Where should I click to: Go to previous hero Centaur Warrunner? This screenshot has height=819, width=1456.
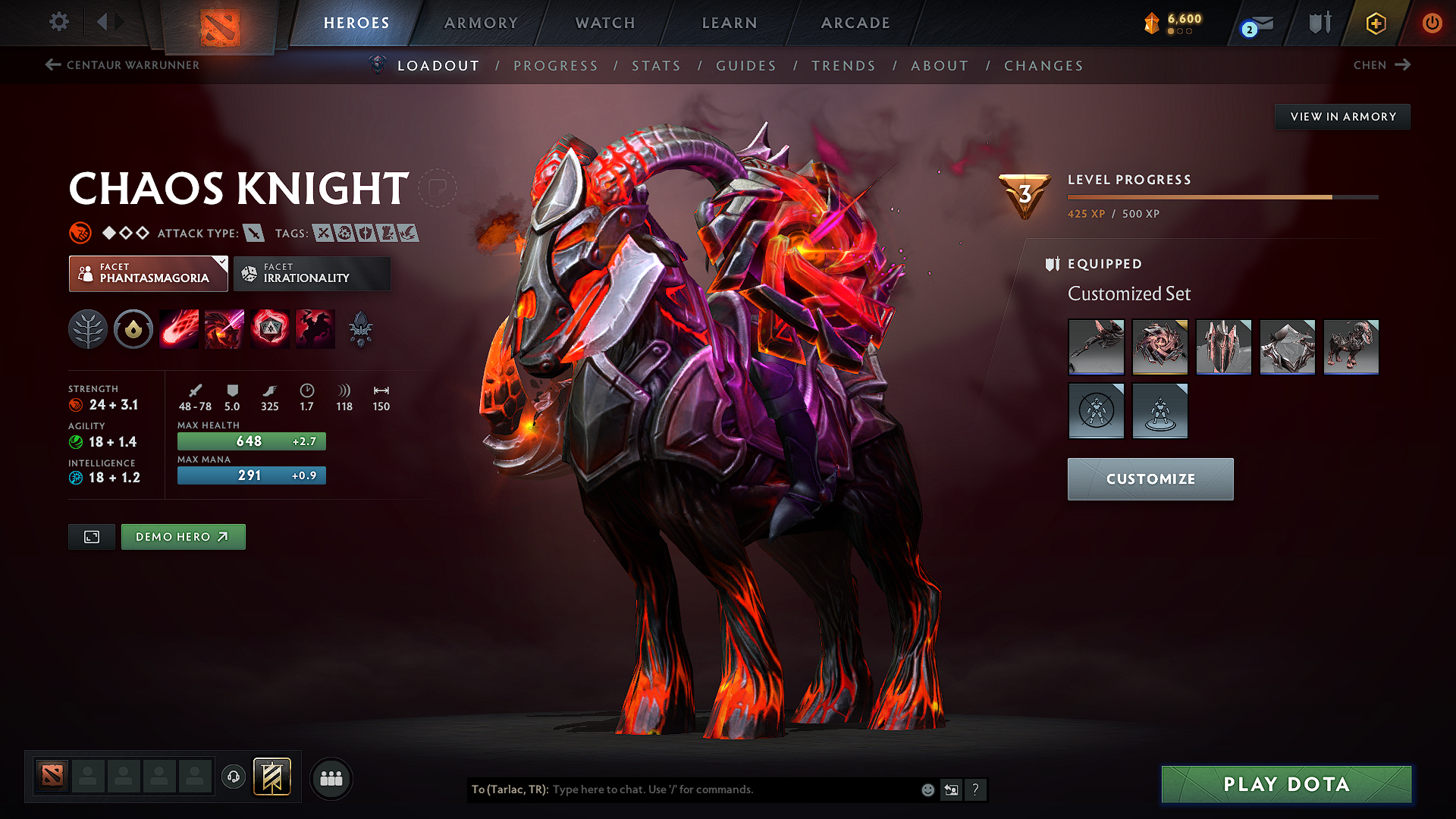pos(123,65)
